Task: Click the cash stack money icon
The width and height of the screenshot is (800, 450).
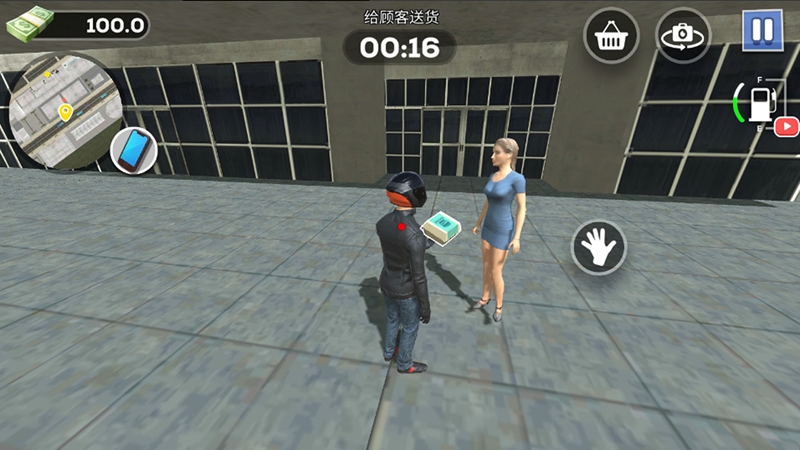Action: pos(30,23)
